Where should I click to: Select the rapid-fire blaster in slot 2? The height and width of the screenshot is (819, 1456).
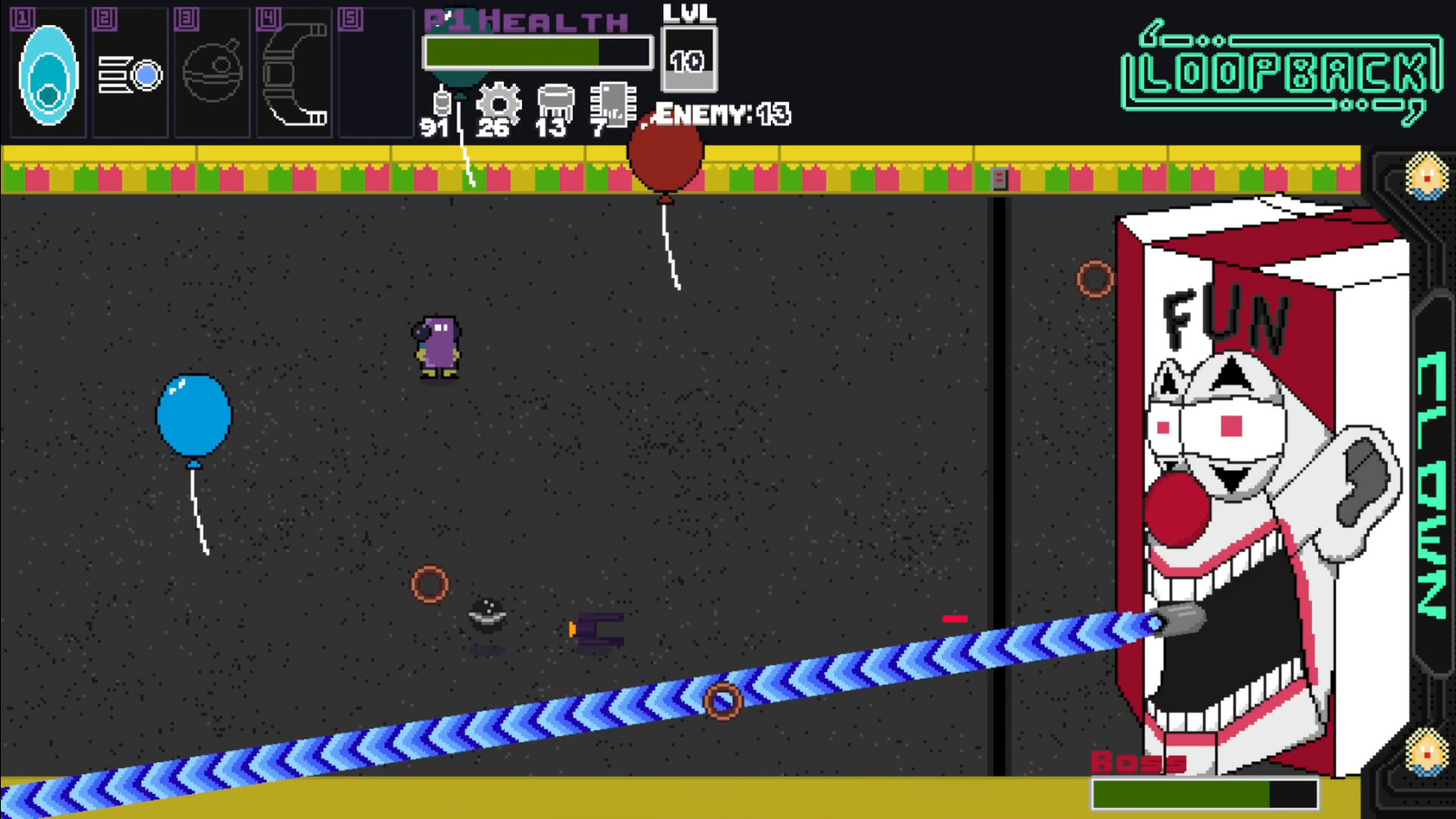click(x=129, y=73)
